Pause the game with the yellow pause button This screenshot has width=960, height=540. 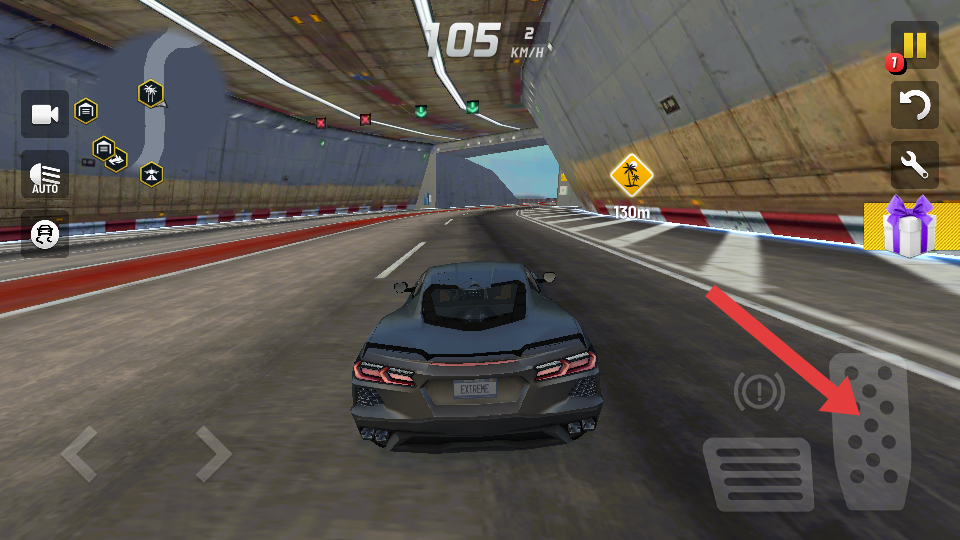coord(914,45)
